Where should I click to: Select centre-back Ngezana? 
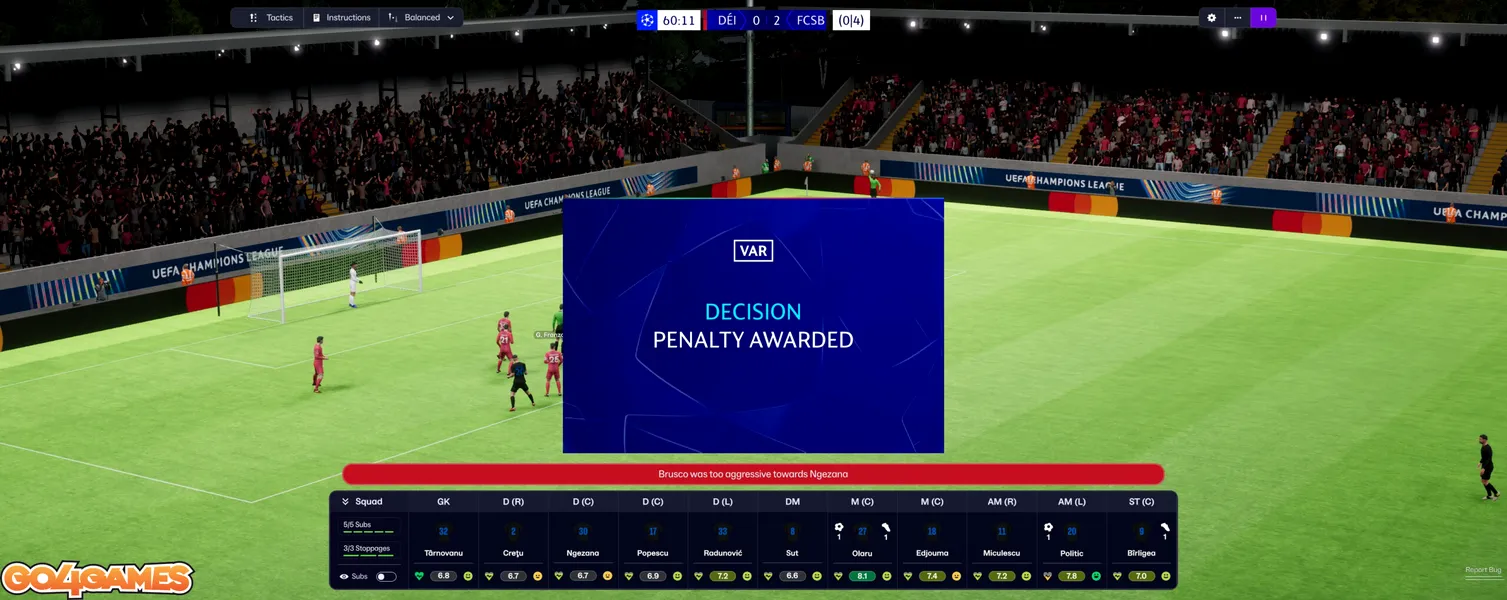tap(583, 553)
